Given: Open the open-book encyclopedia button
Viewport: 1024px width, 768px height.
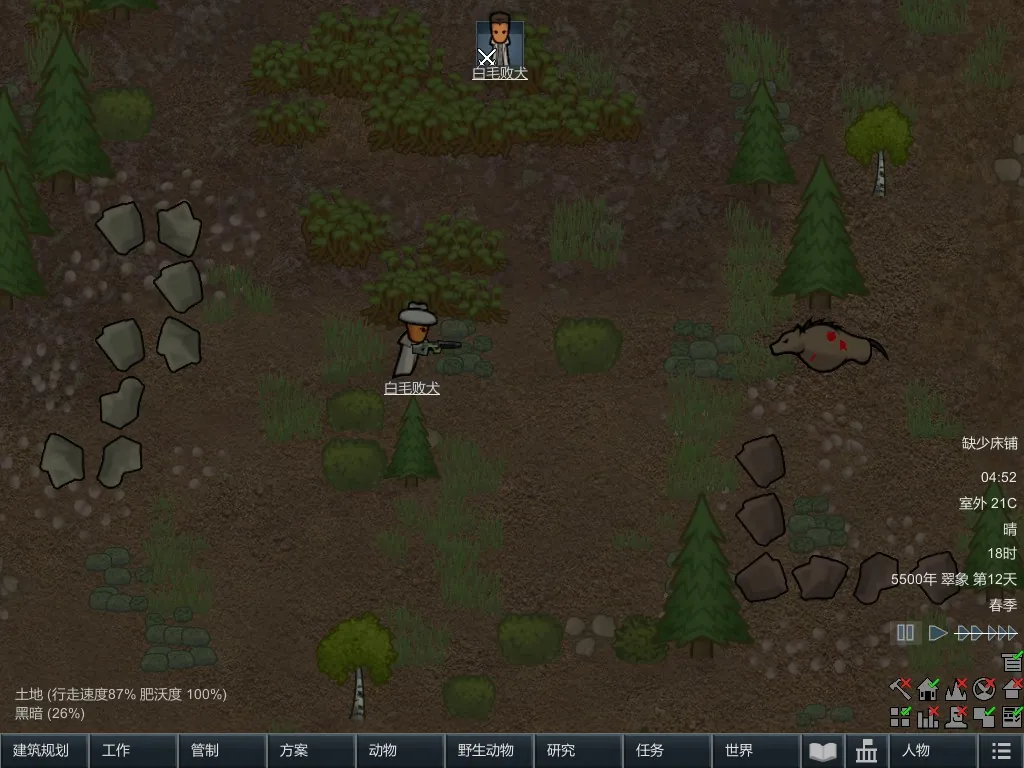Looking at the screenshot, I should pyautogui.click(x=822, y=750).
